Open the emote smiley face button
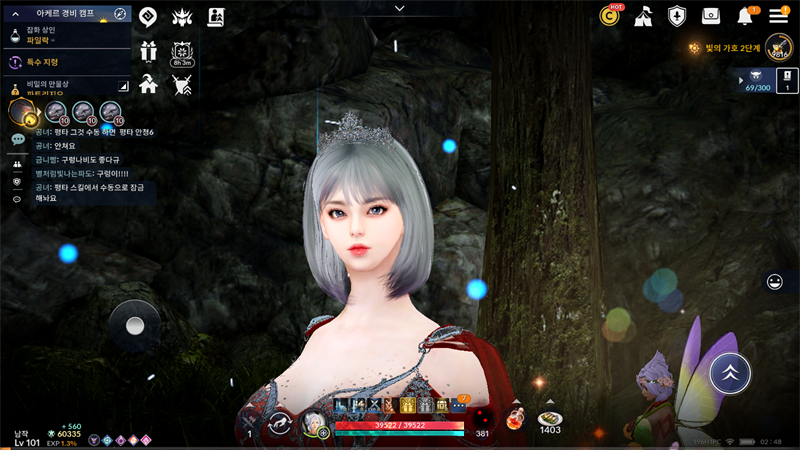 (x=774, y=282)
